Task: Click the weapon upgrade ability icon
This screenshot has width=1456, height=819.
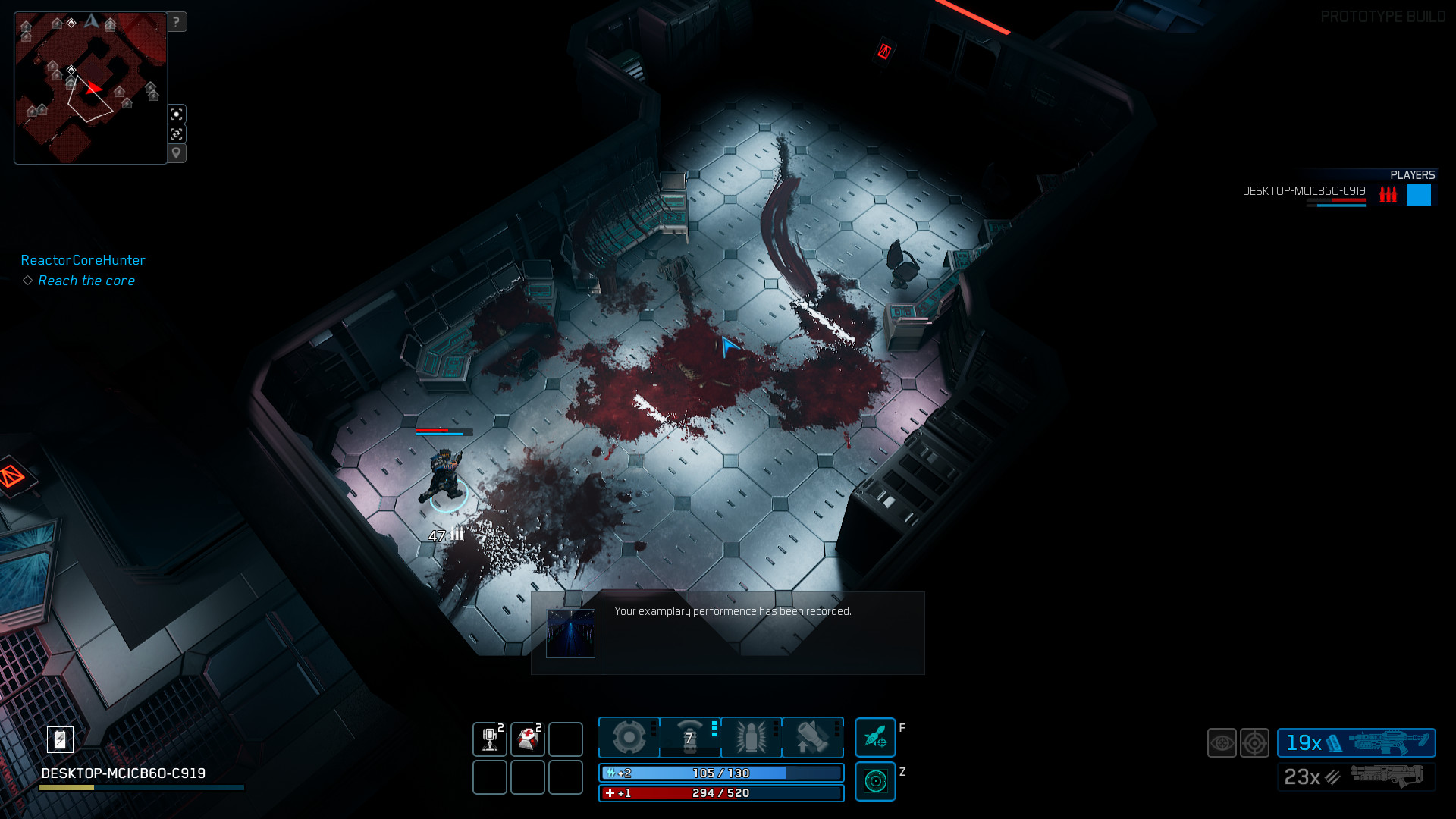Action: pyautogui.click(x=812, y=736)
